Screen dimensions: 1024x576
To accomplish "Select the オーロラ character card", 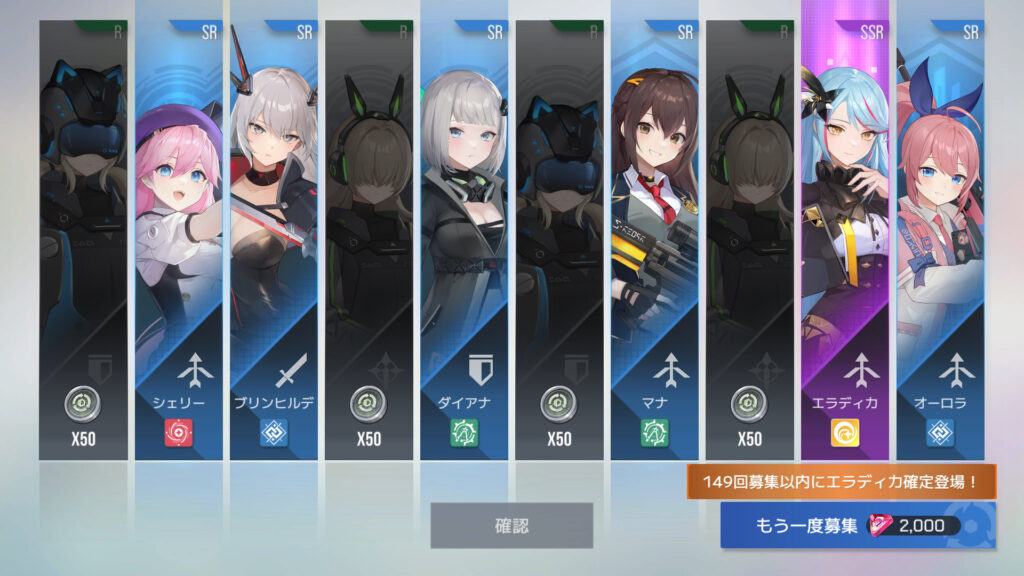I will pyautogui.click(x=940, y=240).
